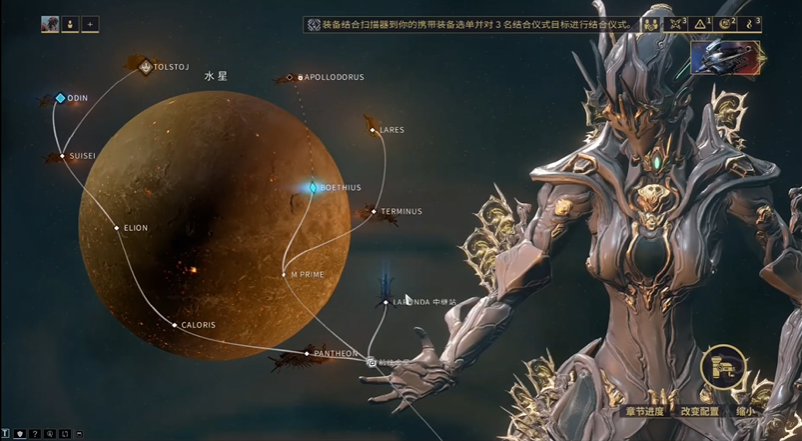This screenshot has height=441, width=802.
Task: Open the player profile avatar
Action: pyautogui.click(x=50, y=23)
